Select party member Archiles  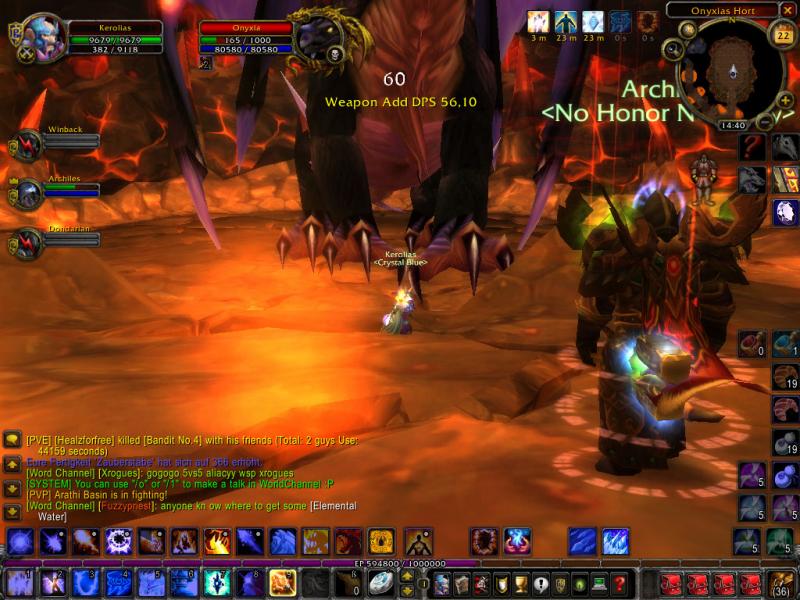[x=26, y=194]
